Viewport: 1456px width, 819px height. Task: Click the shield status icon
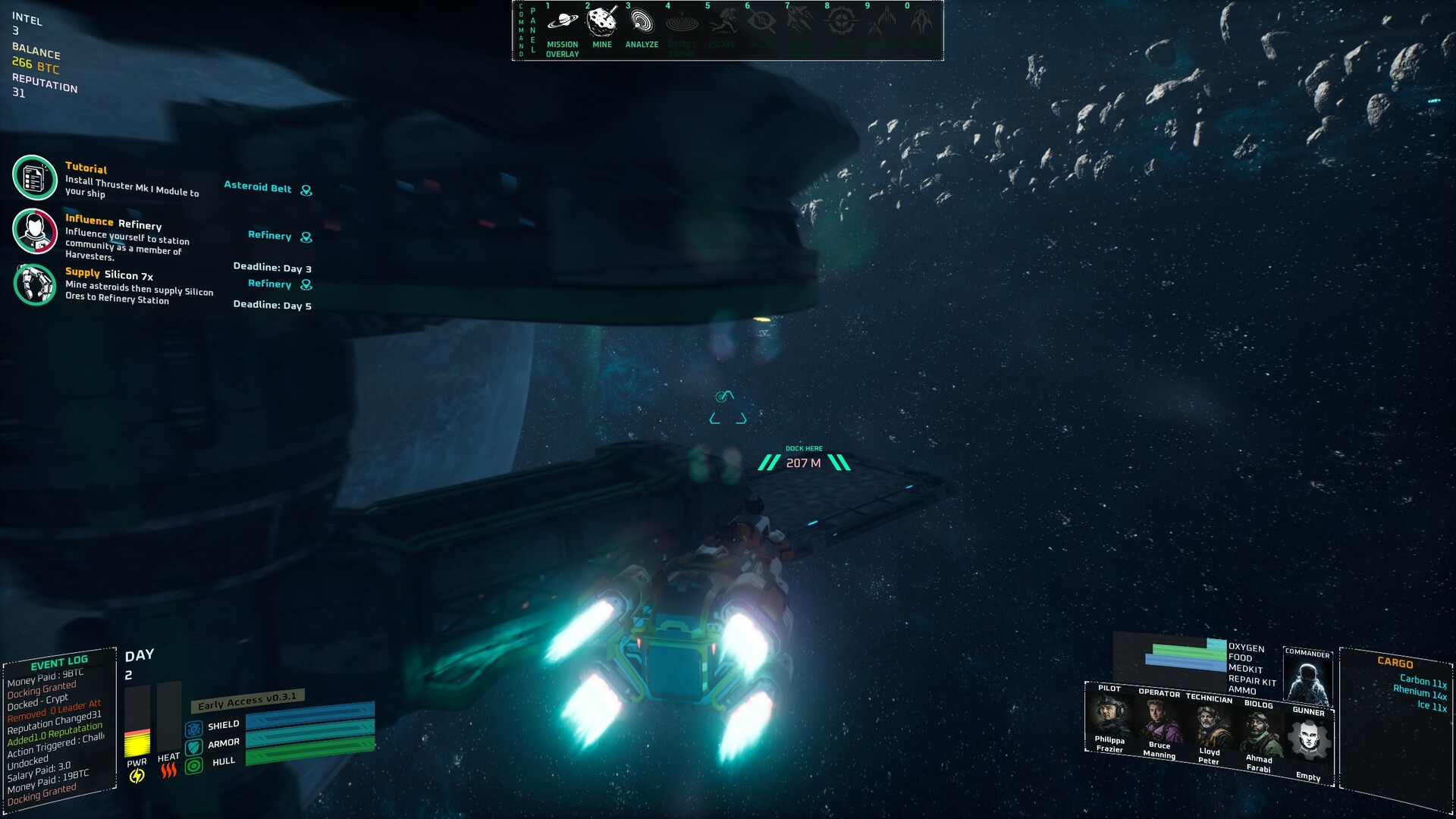pyautogui.click(x=194, y=729)
